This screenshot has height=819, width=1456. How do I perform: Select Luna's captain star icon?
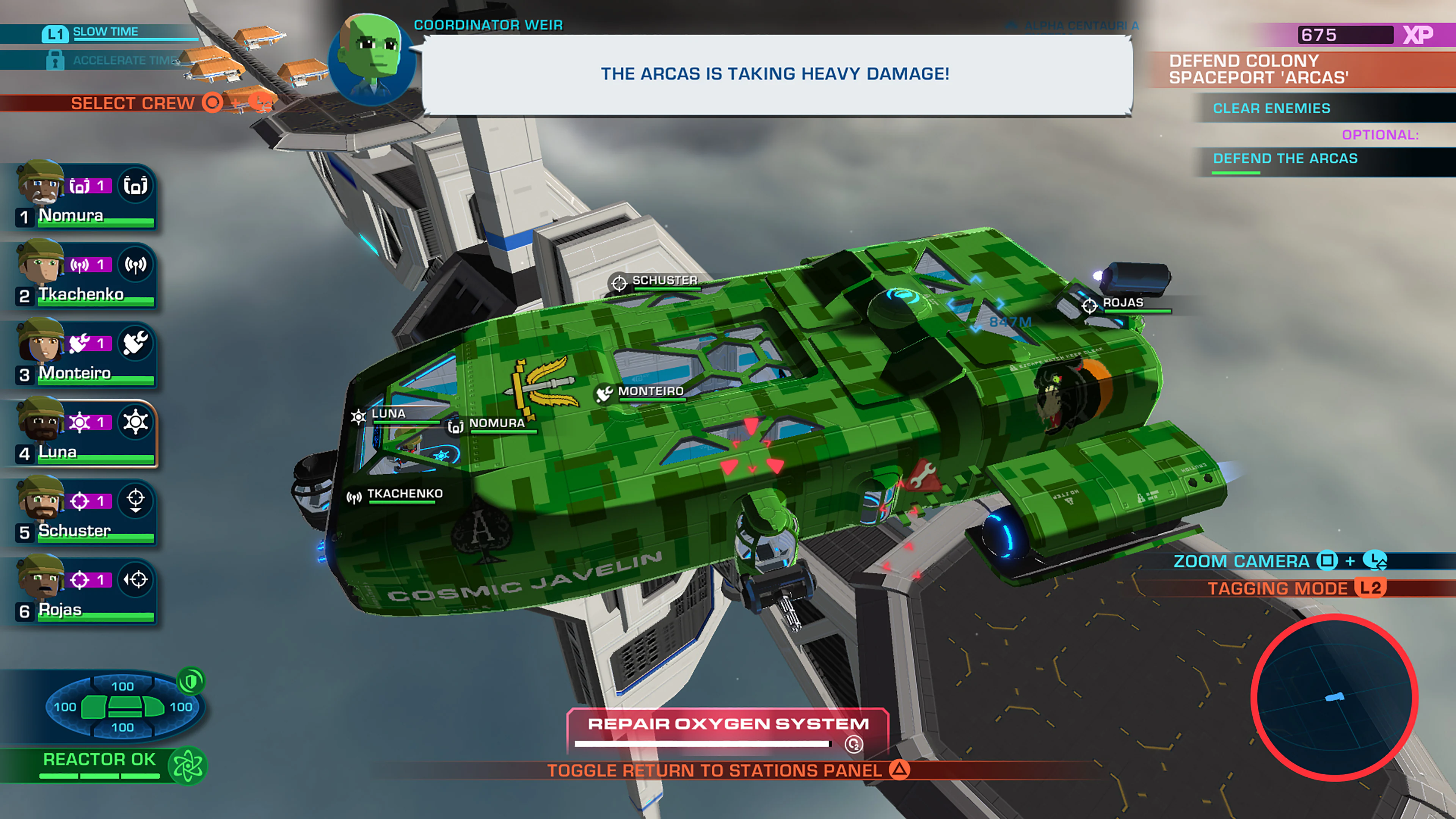(136, 422)
